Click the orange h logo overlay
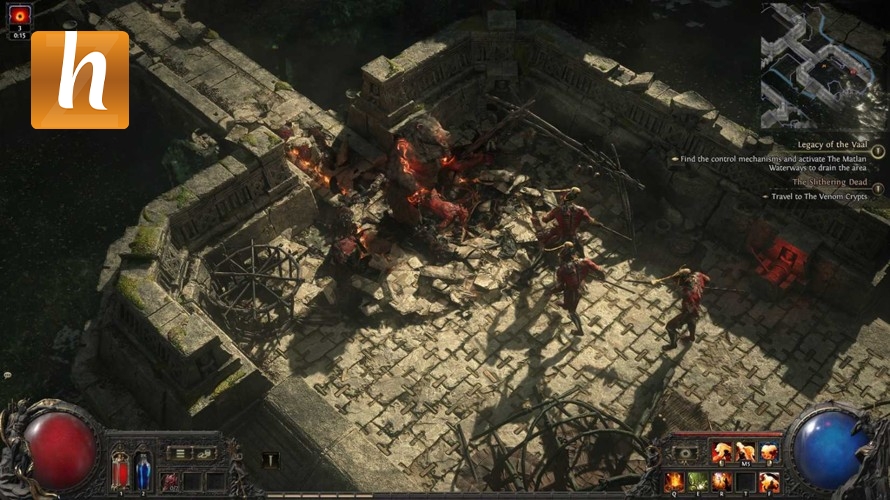The image size is (890, 500). click(x=80, y=80)
